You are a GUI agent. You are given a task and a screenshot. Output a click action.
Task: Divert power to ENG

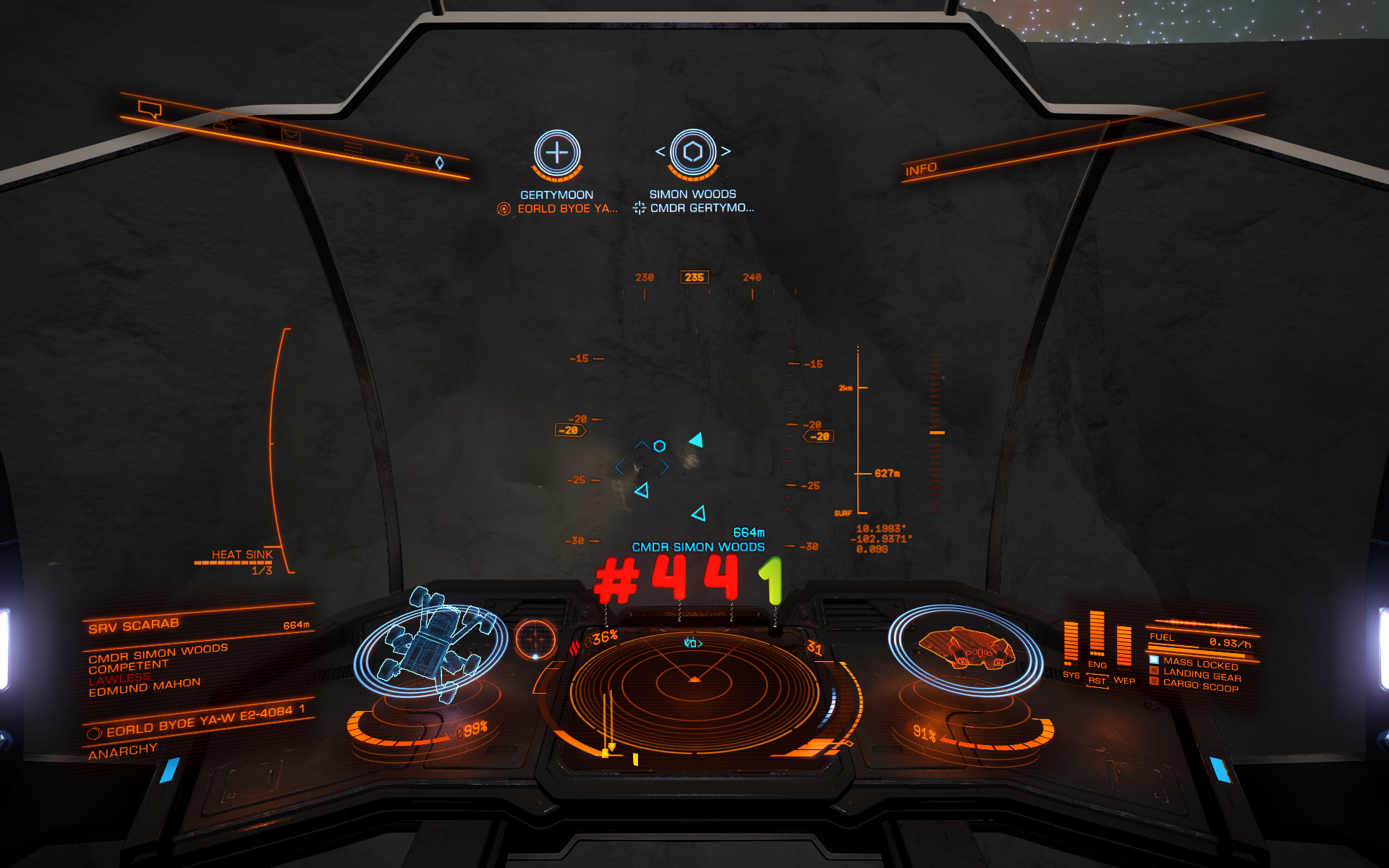tap(1097, 665)
